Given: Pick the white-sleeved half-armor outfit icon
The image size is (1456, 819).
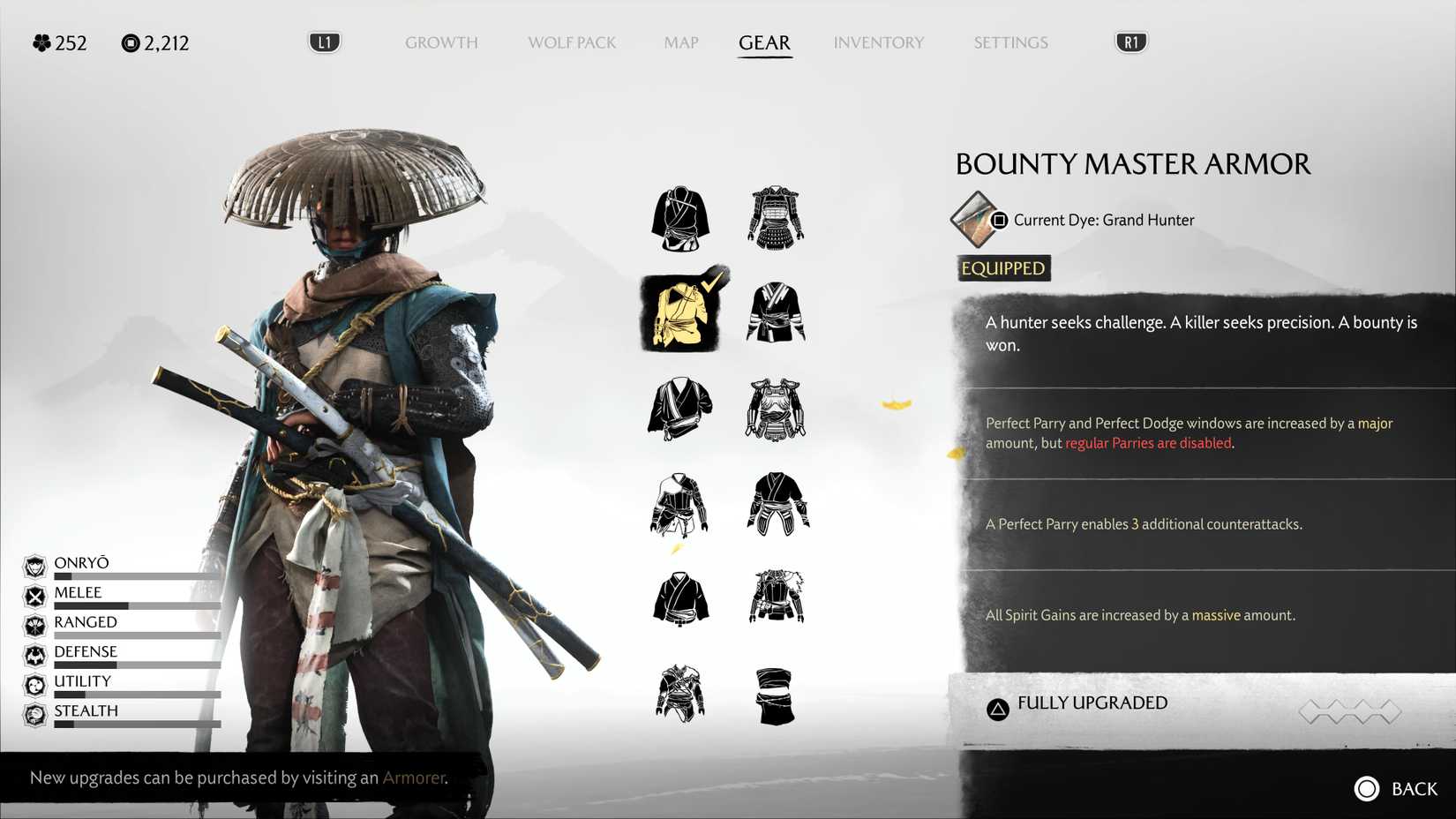Looking at the screenshot, I should [679, 505].
